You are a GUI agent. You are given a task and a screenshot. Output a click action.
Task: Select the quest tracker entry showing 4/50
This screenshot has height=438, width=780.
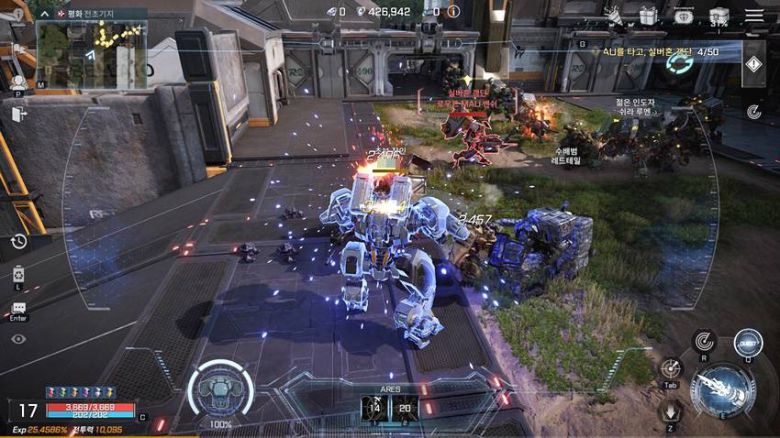click(x=650, y=51)
